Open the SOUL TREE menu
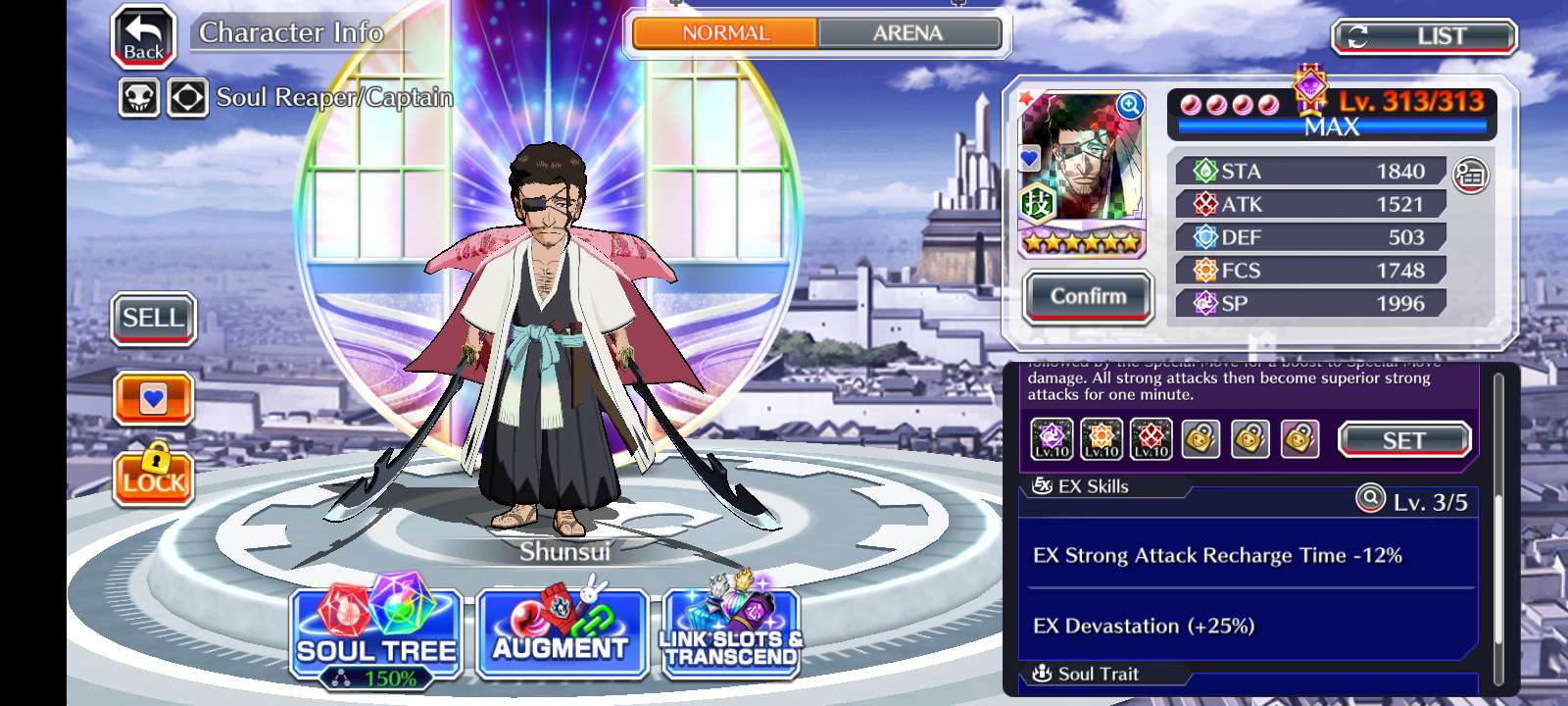 click(376, 635)
